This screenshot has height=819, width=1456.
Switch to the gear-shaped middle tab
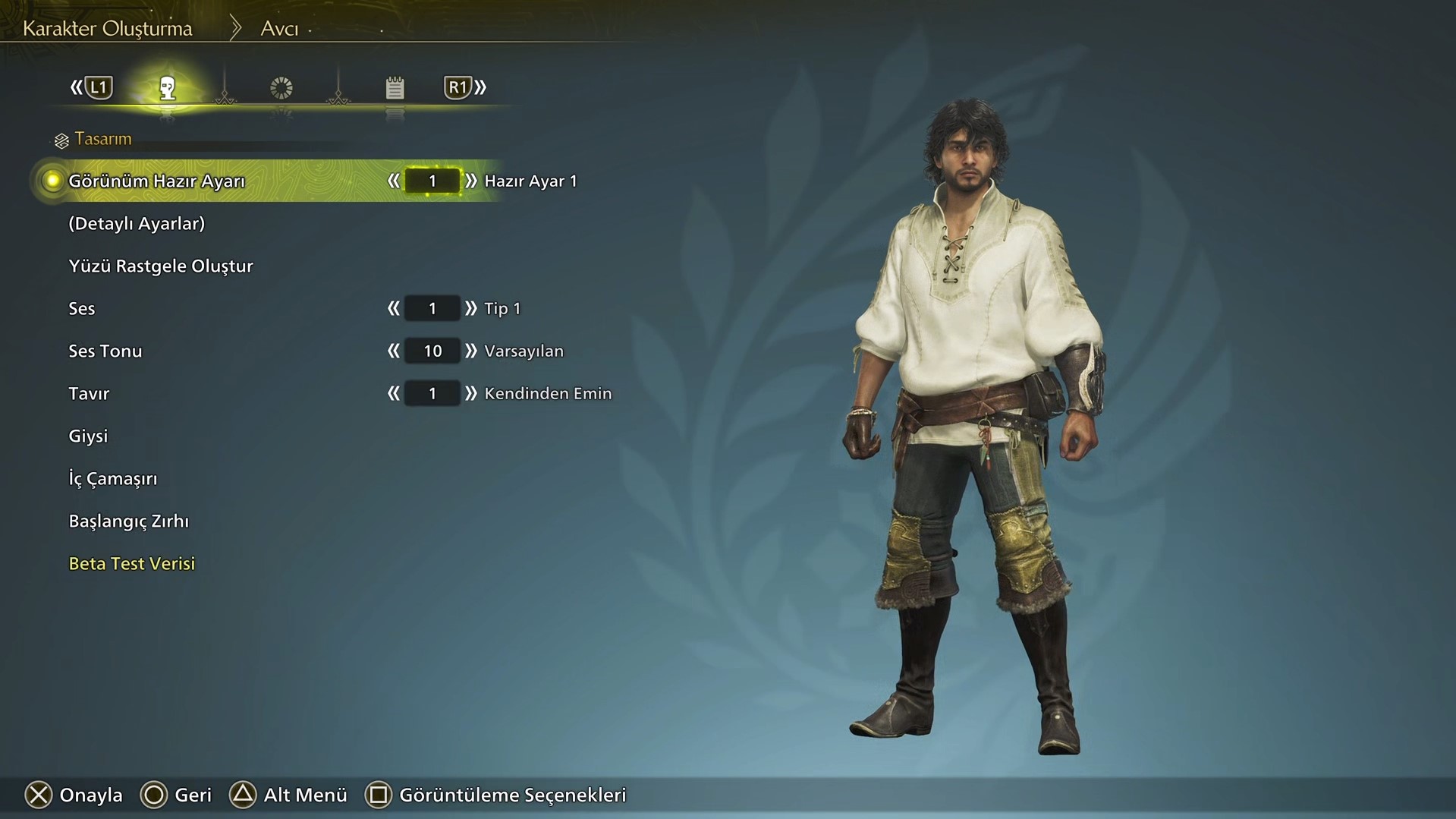point(281,88)
